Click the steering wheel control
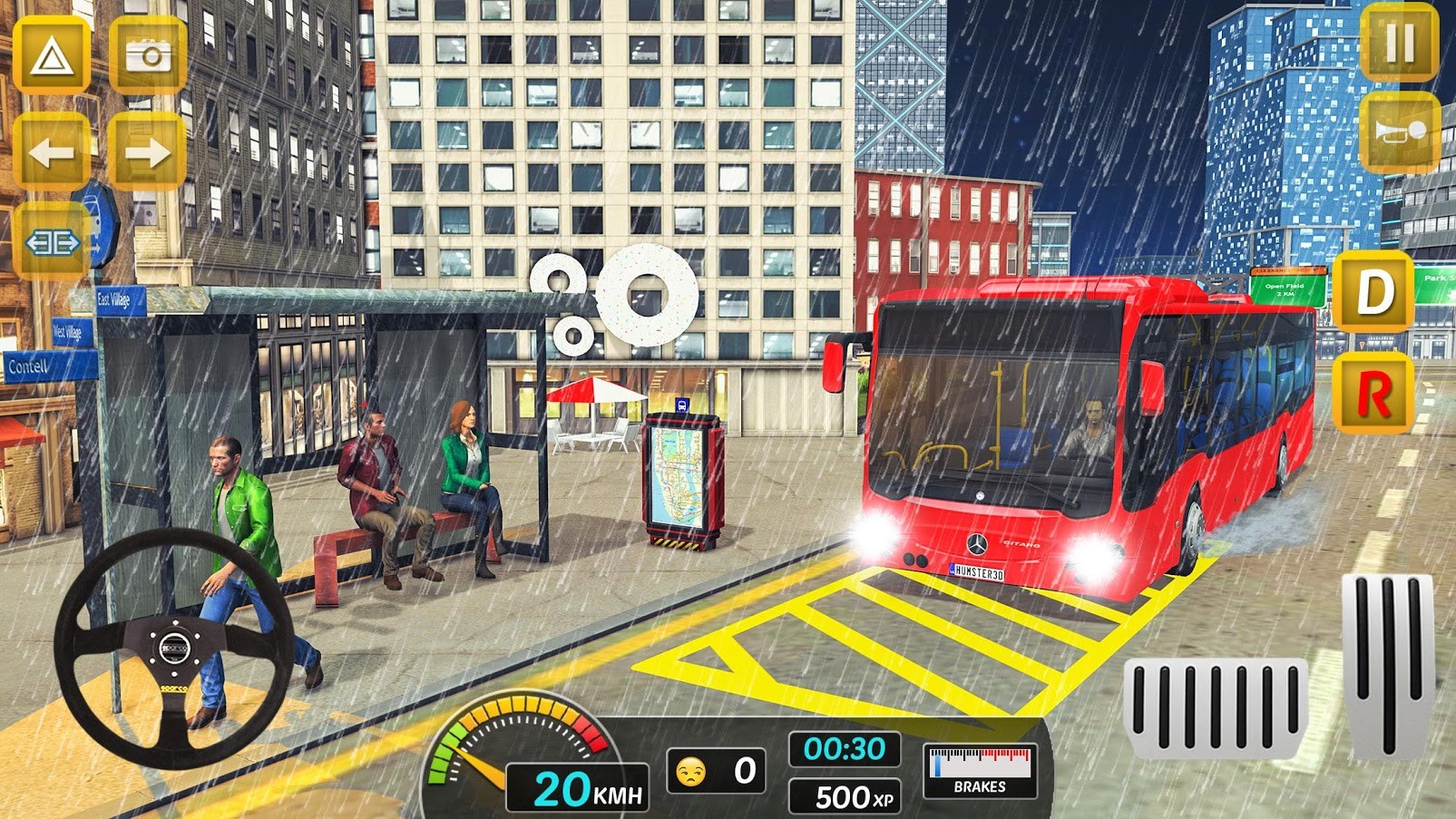Image resolution: width=1456 pixels, height=819 pixels. coord(174,648)
